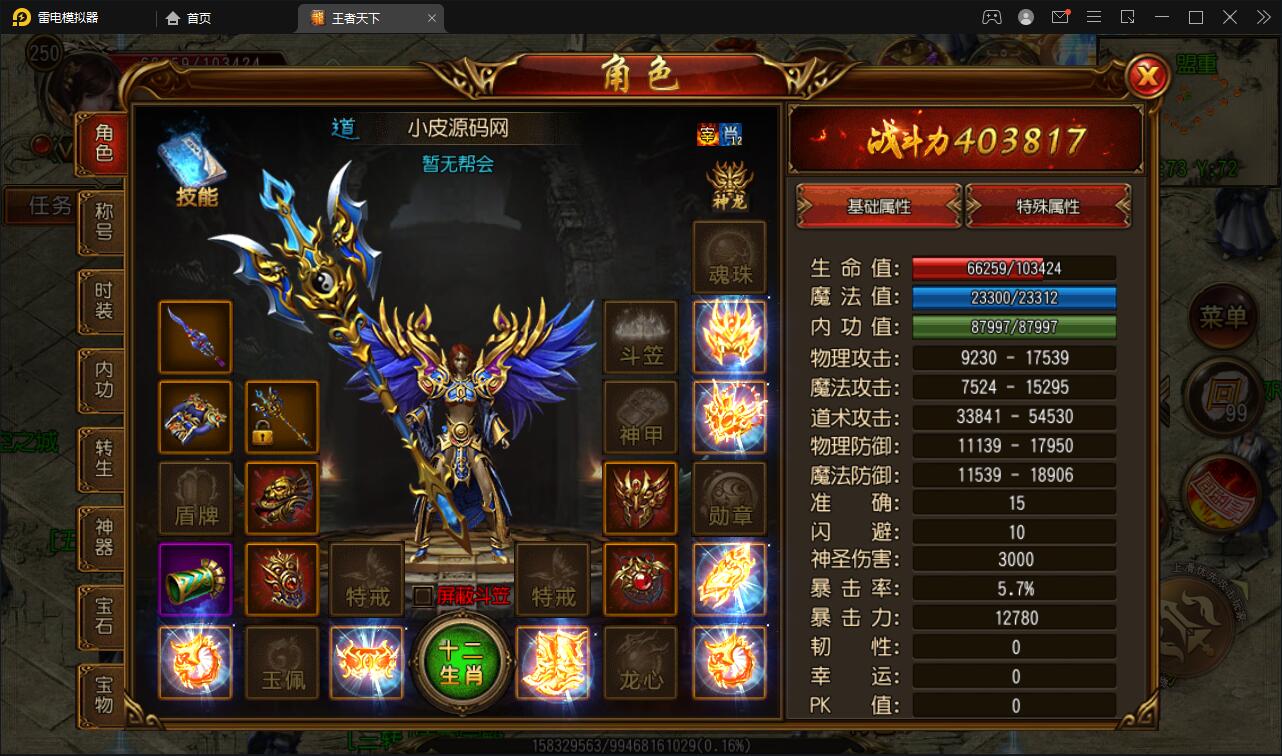The width and height of the screenshot is (1282, 756).
Task: Click the 玉佩 jade pendant slot
Action: (x=282, y=662)
